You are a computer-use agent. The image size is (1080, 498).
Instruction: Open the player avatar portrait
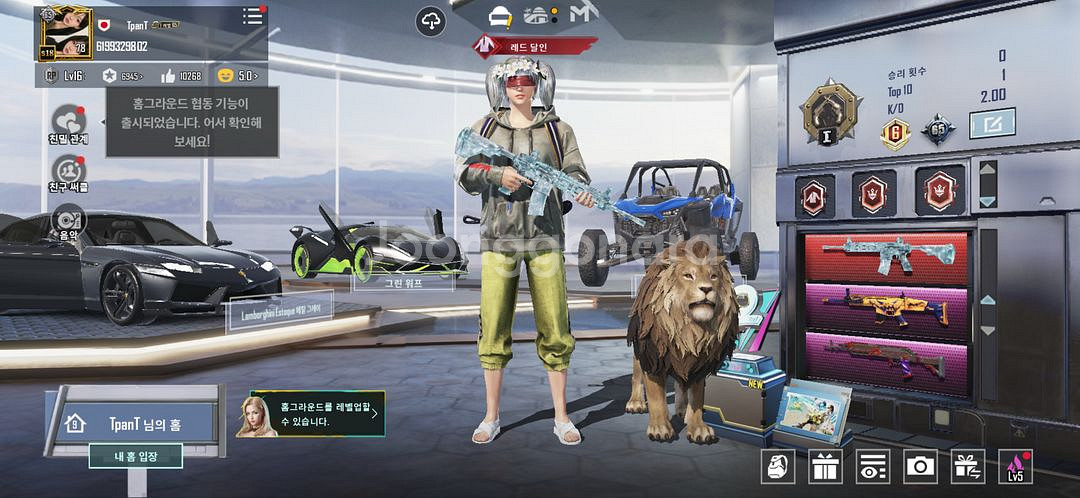61,32
